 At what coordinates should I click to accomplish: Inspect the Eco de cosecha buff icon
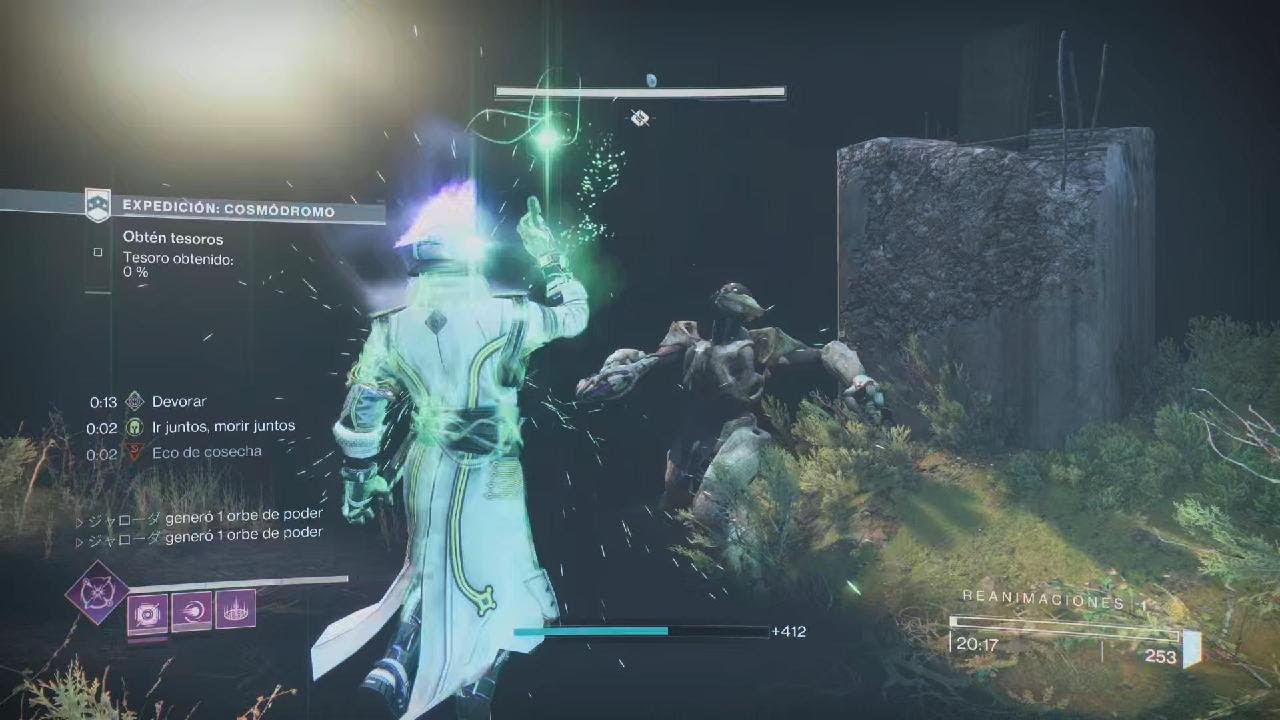135,452
